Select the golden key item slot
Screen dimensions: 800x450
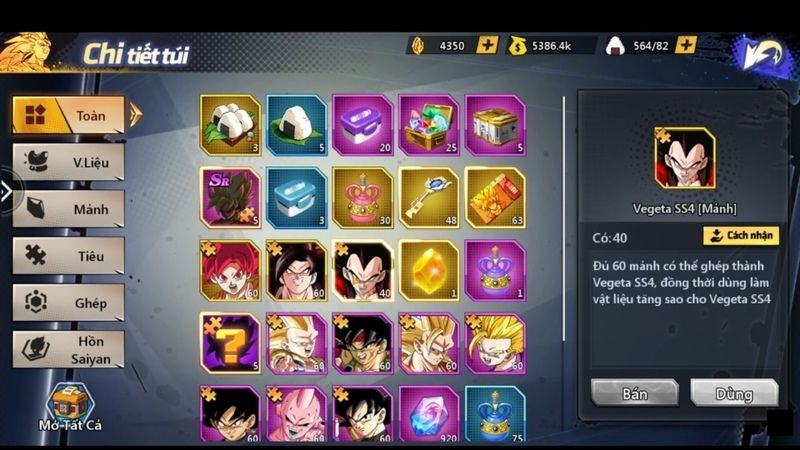[x=428, y=197]
